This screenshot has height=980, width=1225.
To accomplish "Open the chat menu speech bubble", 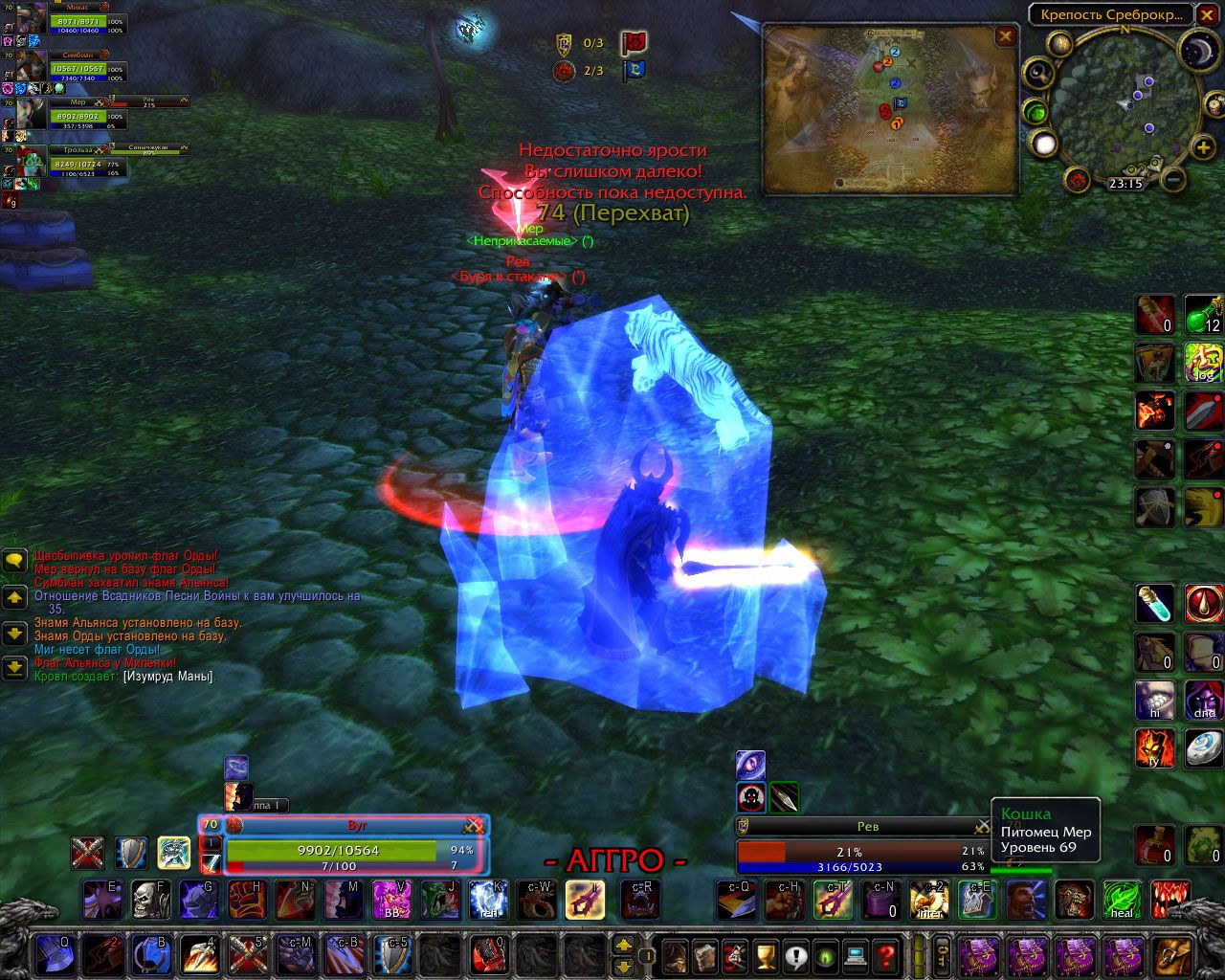I will pos(14,560).
